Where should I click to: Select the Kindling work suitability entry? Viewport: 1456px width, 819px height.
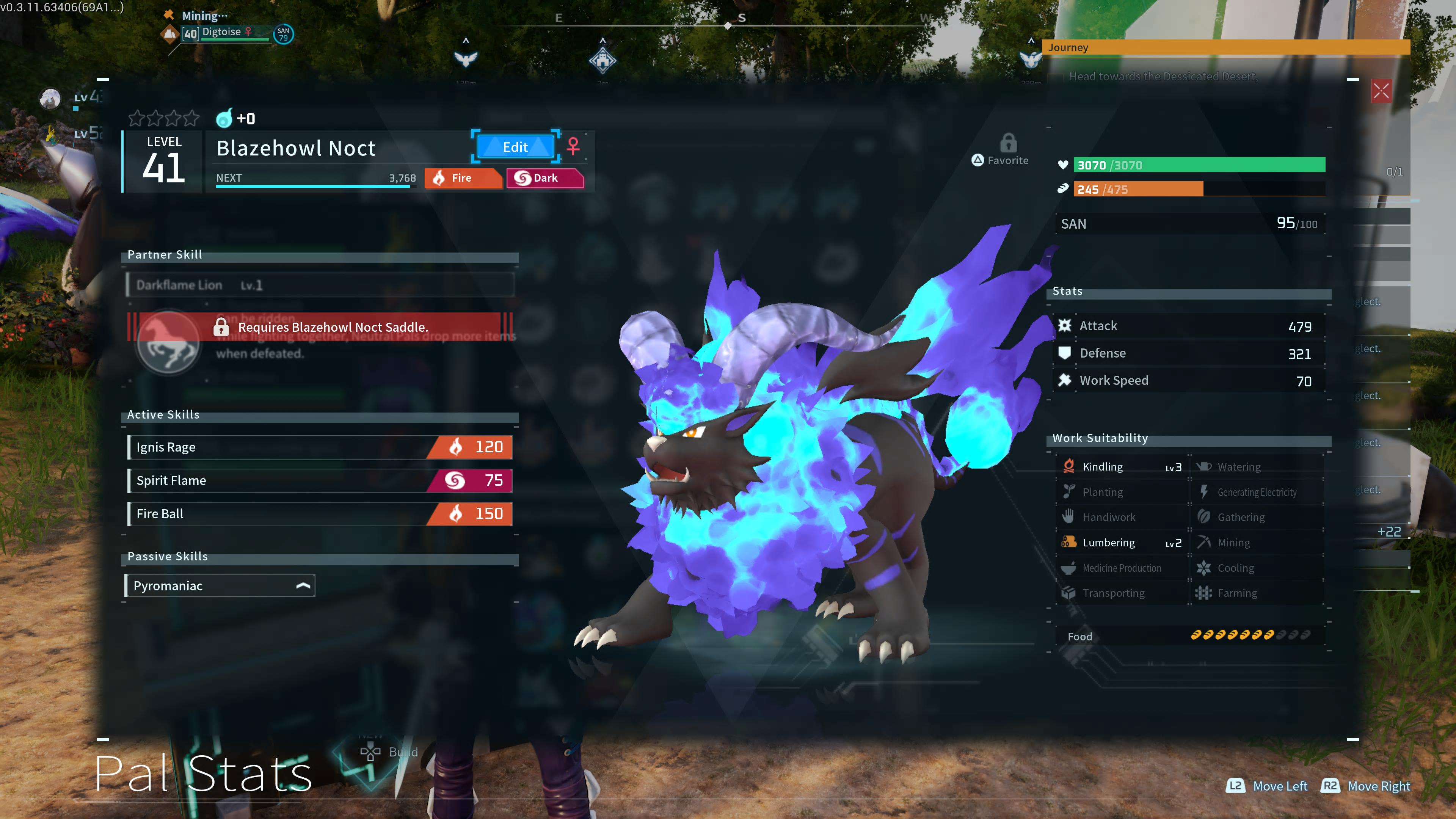[x=1122, y=467]
